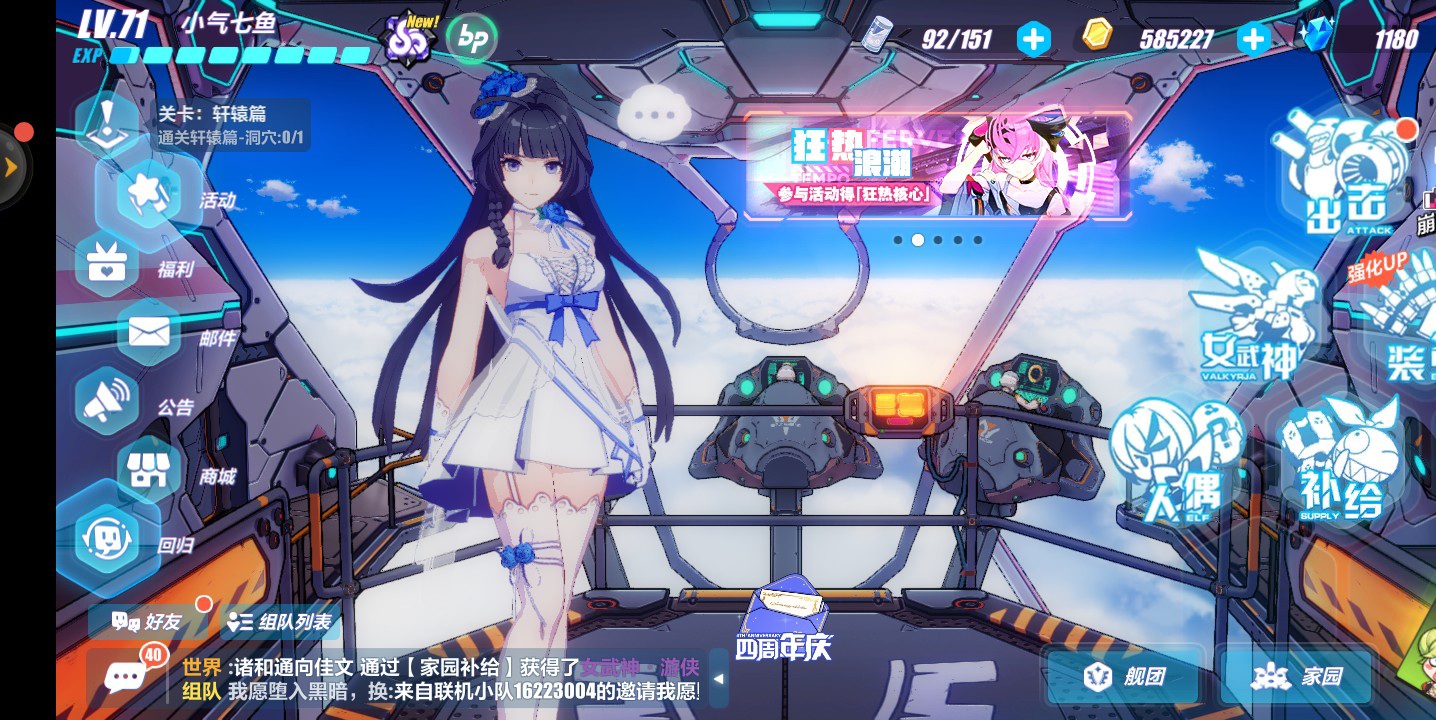Open the 邮件 mailbox
Viewport: 1436px width, 720px height.
coord(150,334)
